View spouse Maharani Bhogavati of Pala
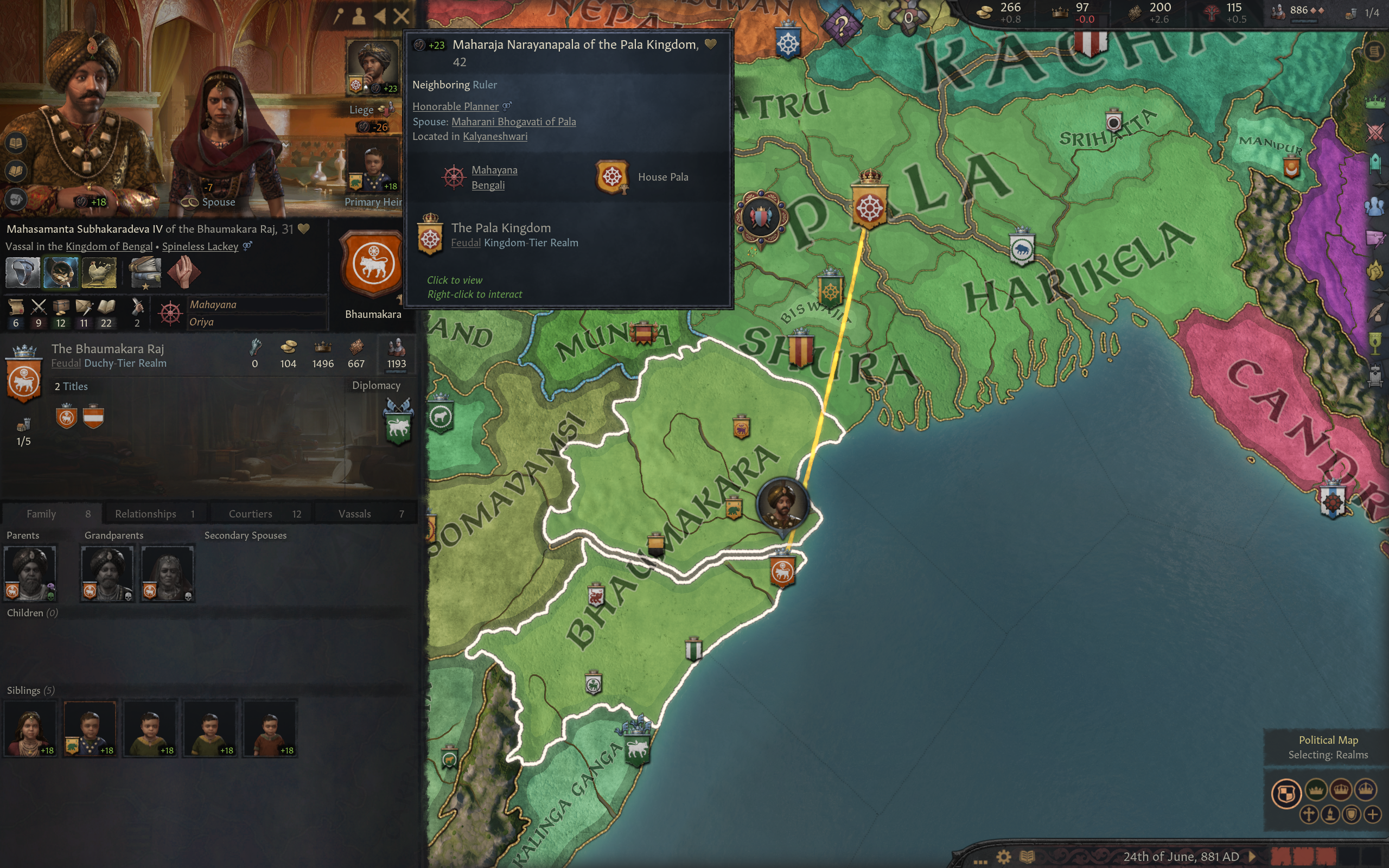 (514, 121)
